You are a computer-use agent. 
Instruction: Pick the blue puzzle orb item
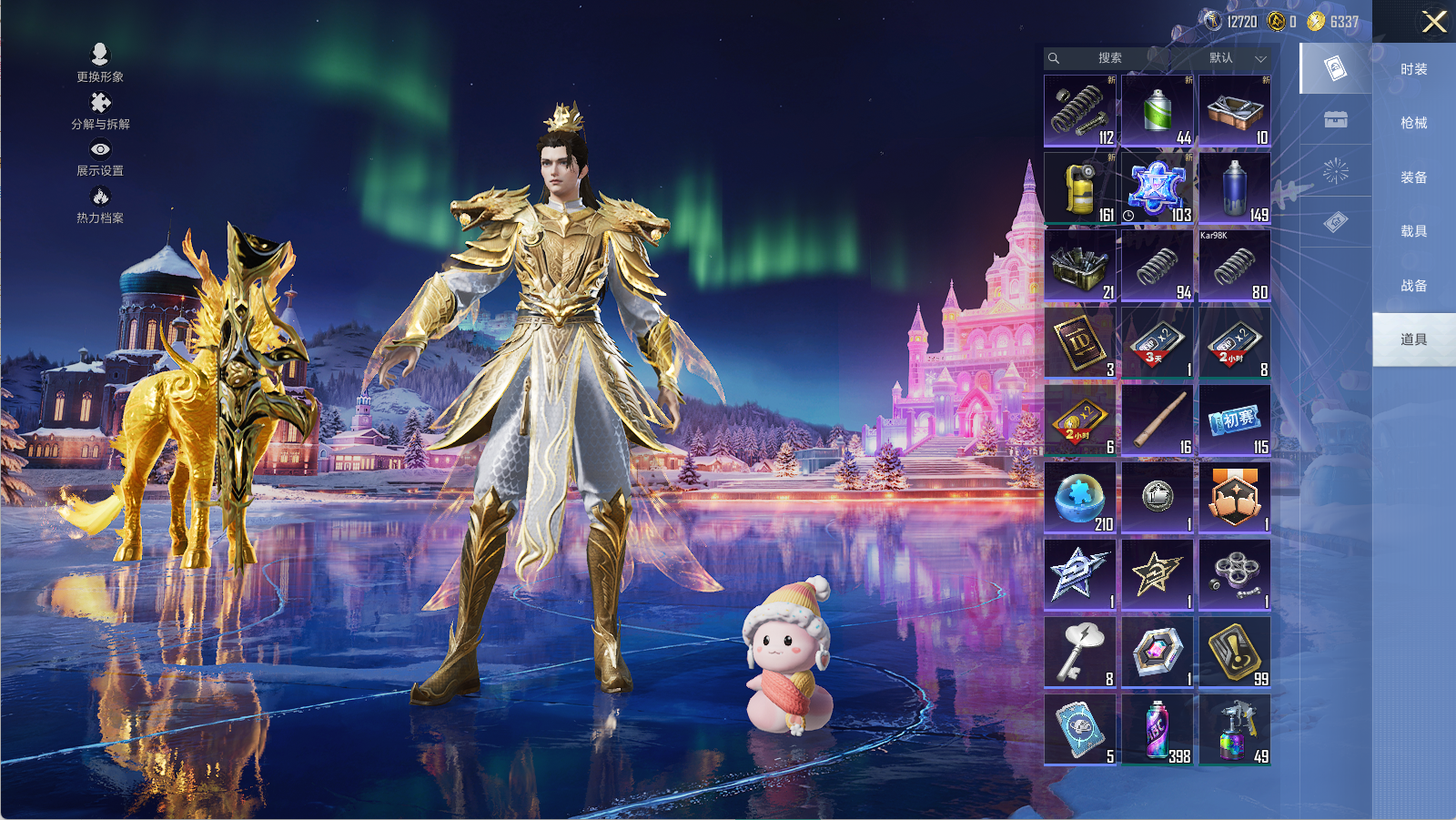1080,497
